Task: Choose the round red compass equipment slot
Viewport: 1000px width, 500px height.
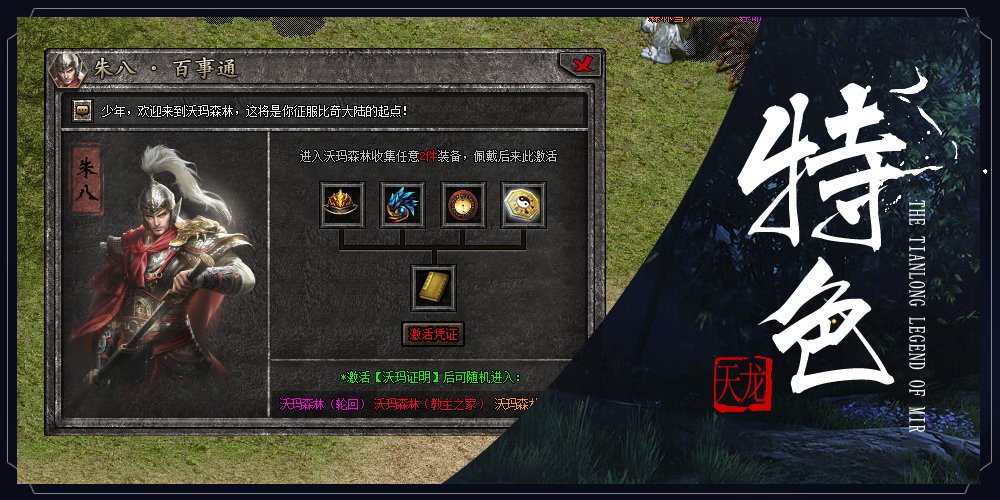Action: click(x=463, y=205)
